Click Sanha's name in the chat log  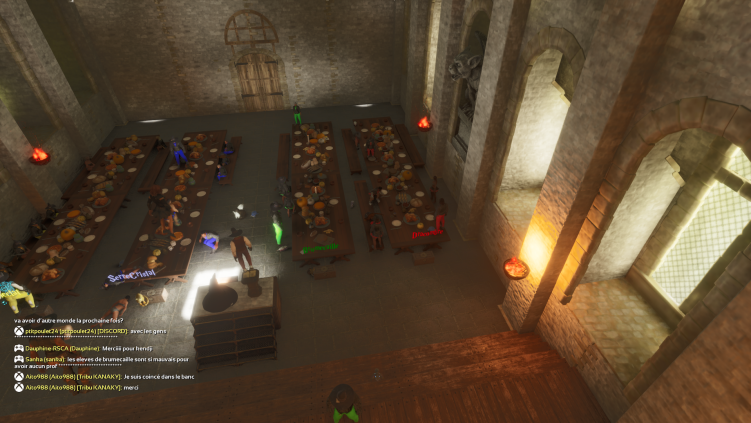32,358
